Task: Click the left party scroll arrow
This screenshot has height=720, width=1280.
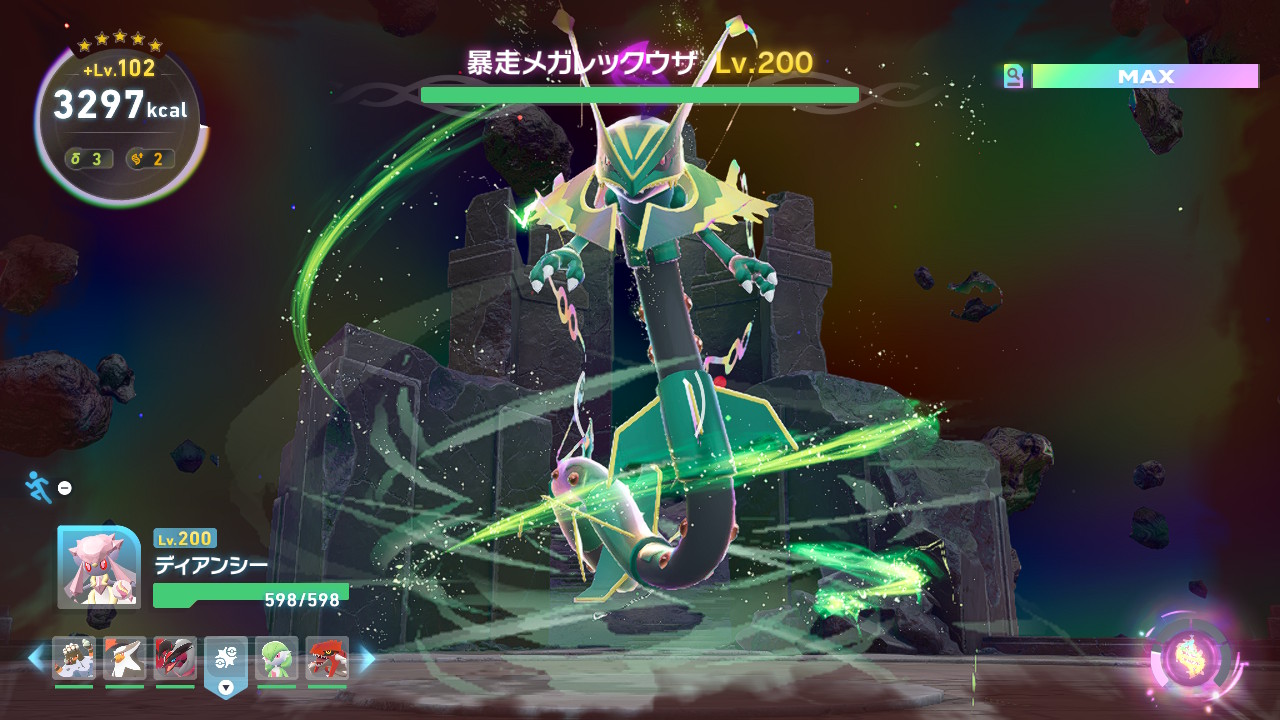Action: [36, 658]
